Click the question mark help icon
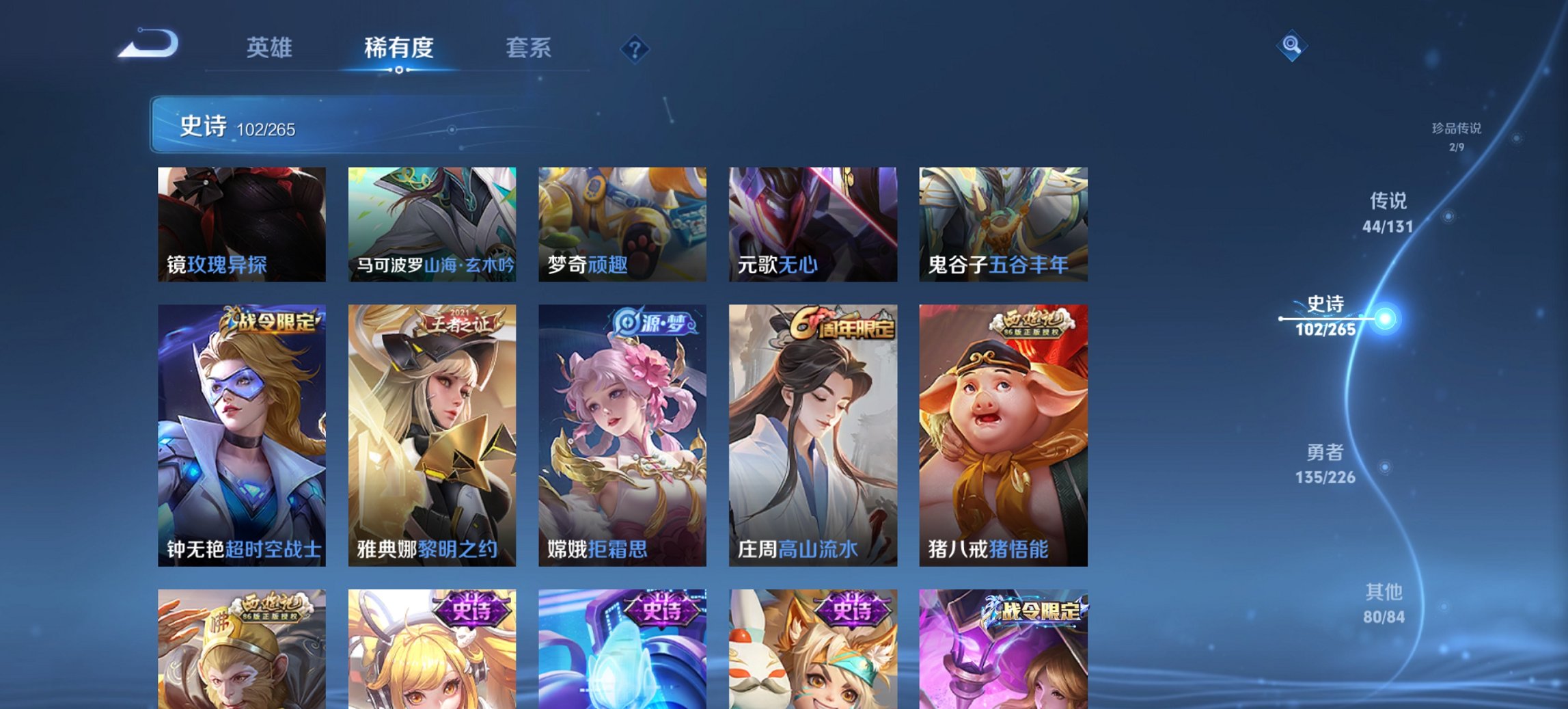The width and height of the screenshot is (1568, 709). [634, 49]
